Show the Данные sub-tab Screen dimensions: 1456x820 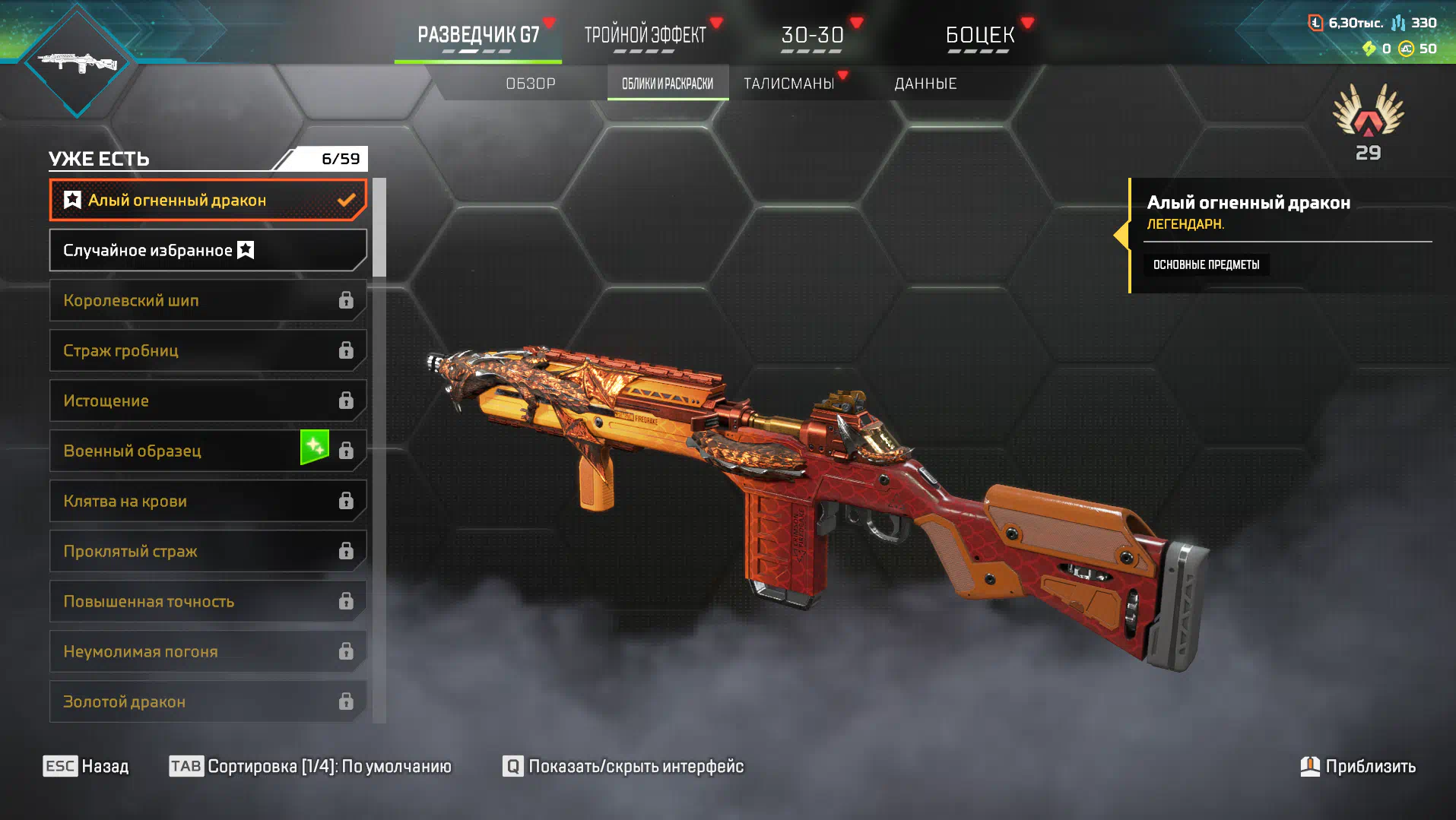click(x=925, y=84)
